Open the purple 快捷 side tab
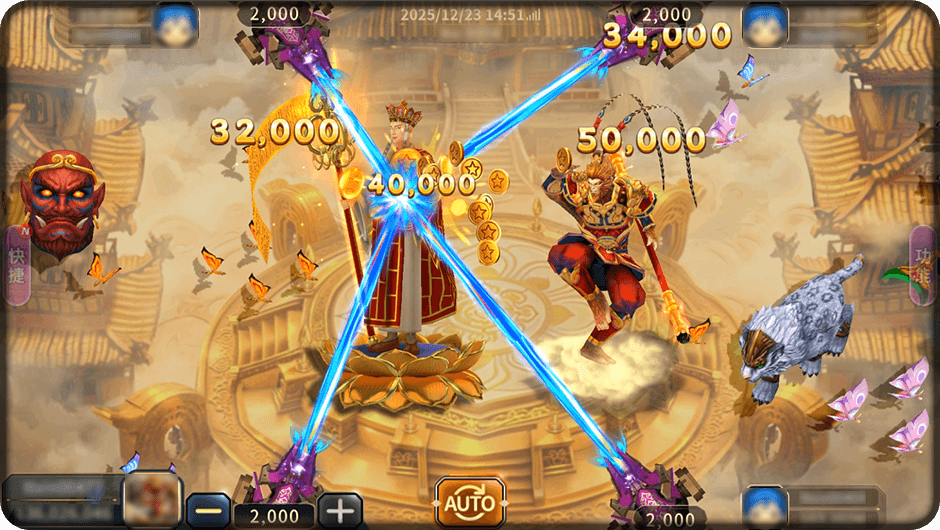This screenshot has height=530, width=940. [16, 266]
